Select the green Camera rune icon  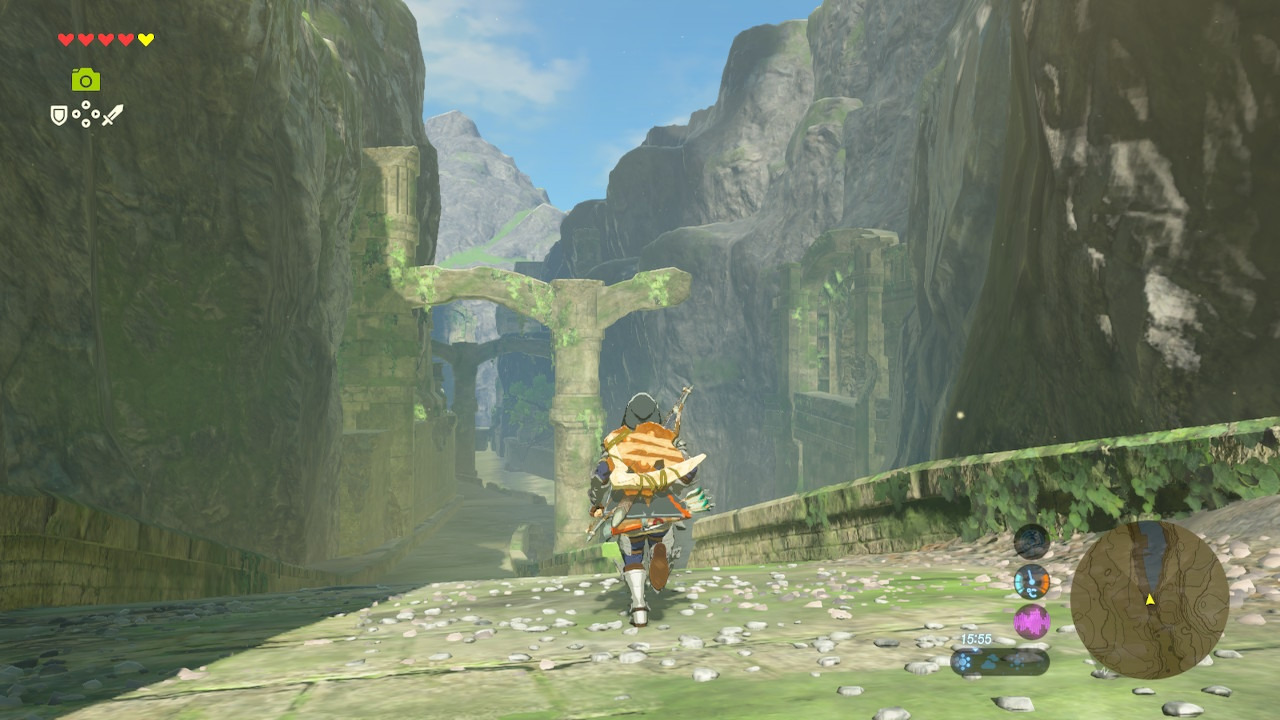pyautogui.click(x=86, y=80)
